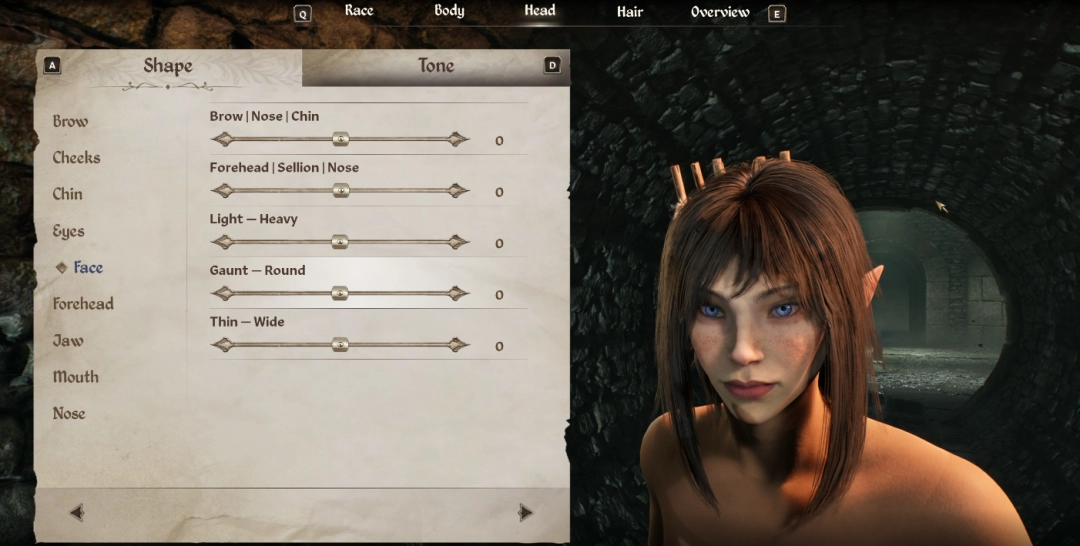Screen dimensions: 1080x546
Task: Click the Thin — Wide slider handle
Action: (340, 345)
